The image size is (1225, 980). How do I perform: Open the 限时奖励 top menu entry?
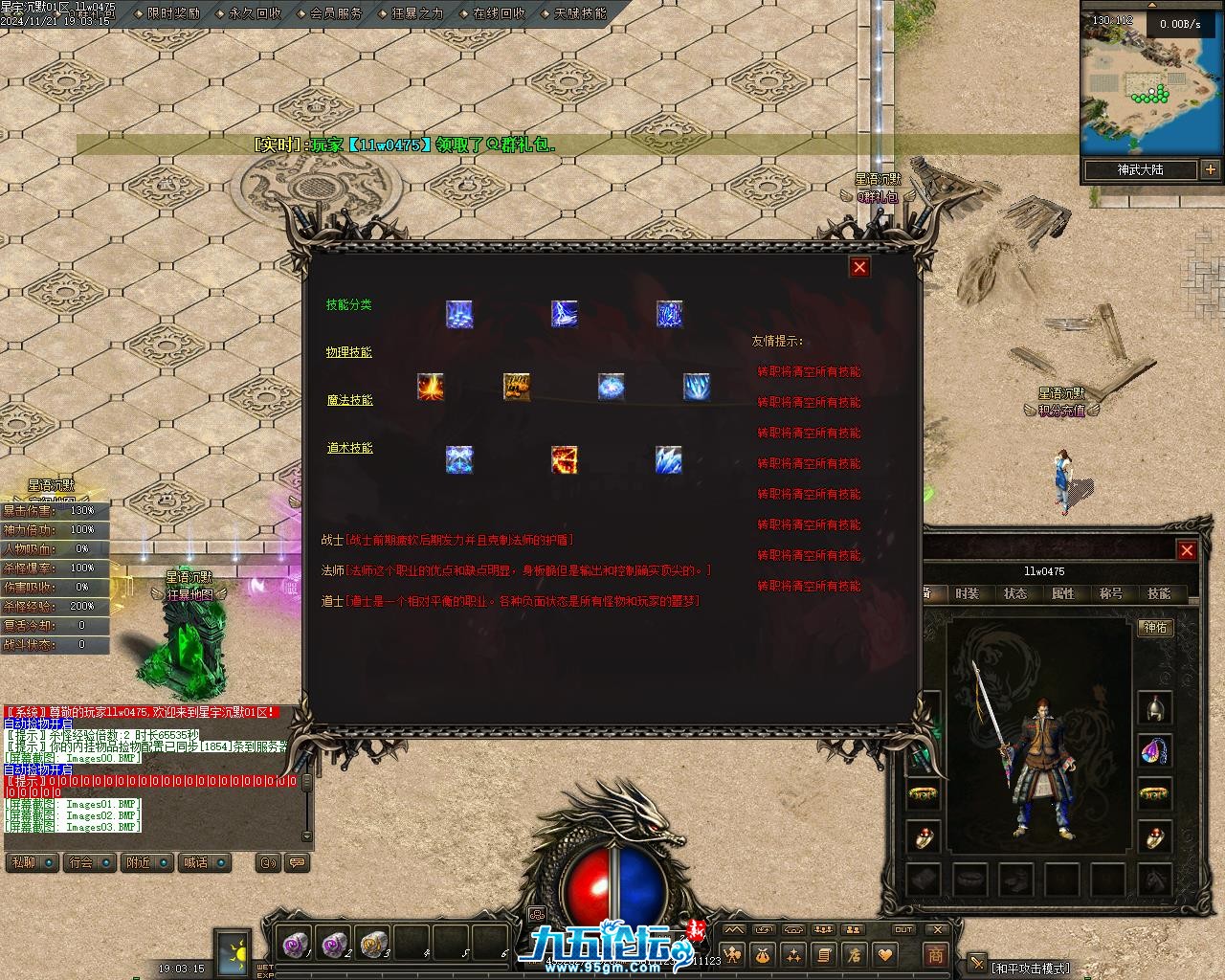[173, 14]
